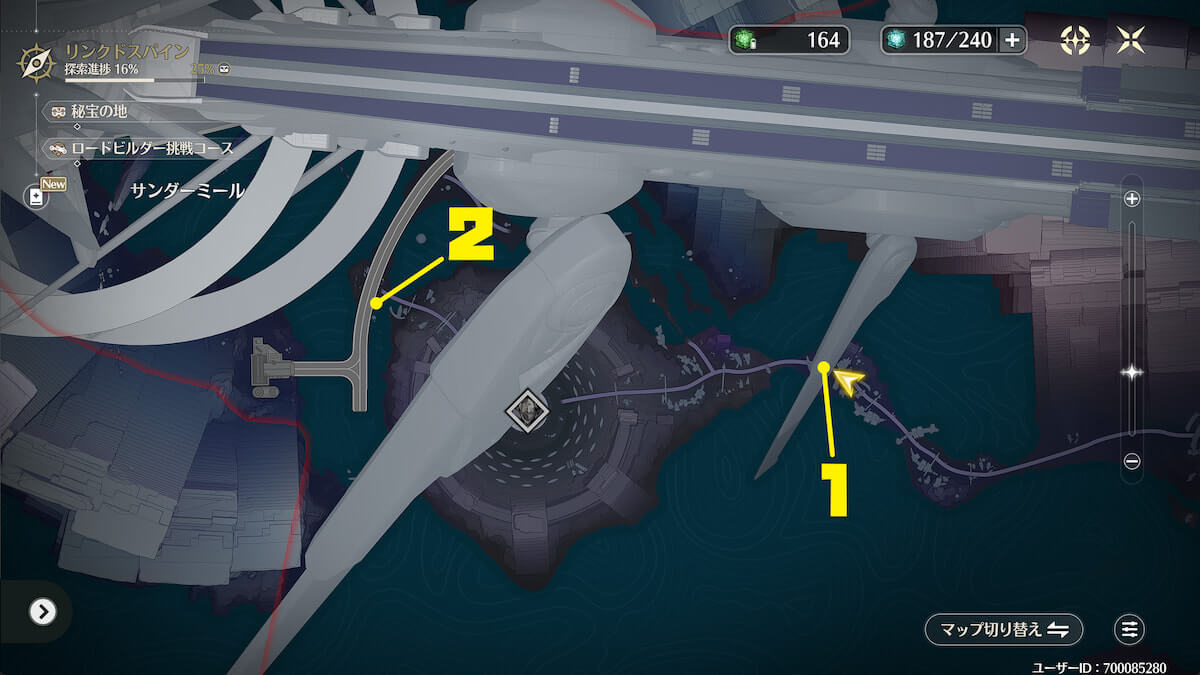This screenshot has height=675, width=1200.
Task: Click the map zoom-out minus button
Action: point(1132,461)
